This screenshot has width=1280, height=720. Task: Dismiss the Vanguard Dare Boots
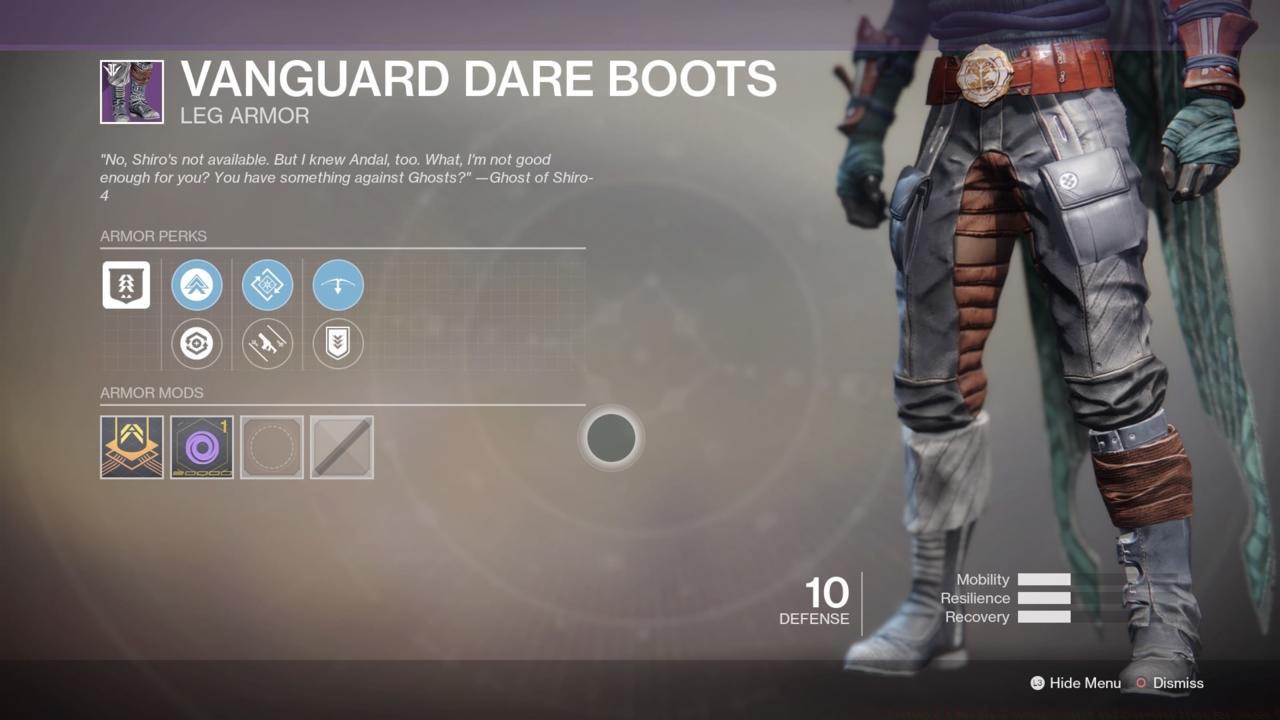1178,683
